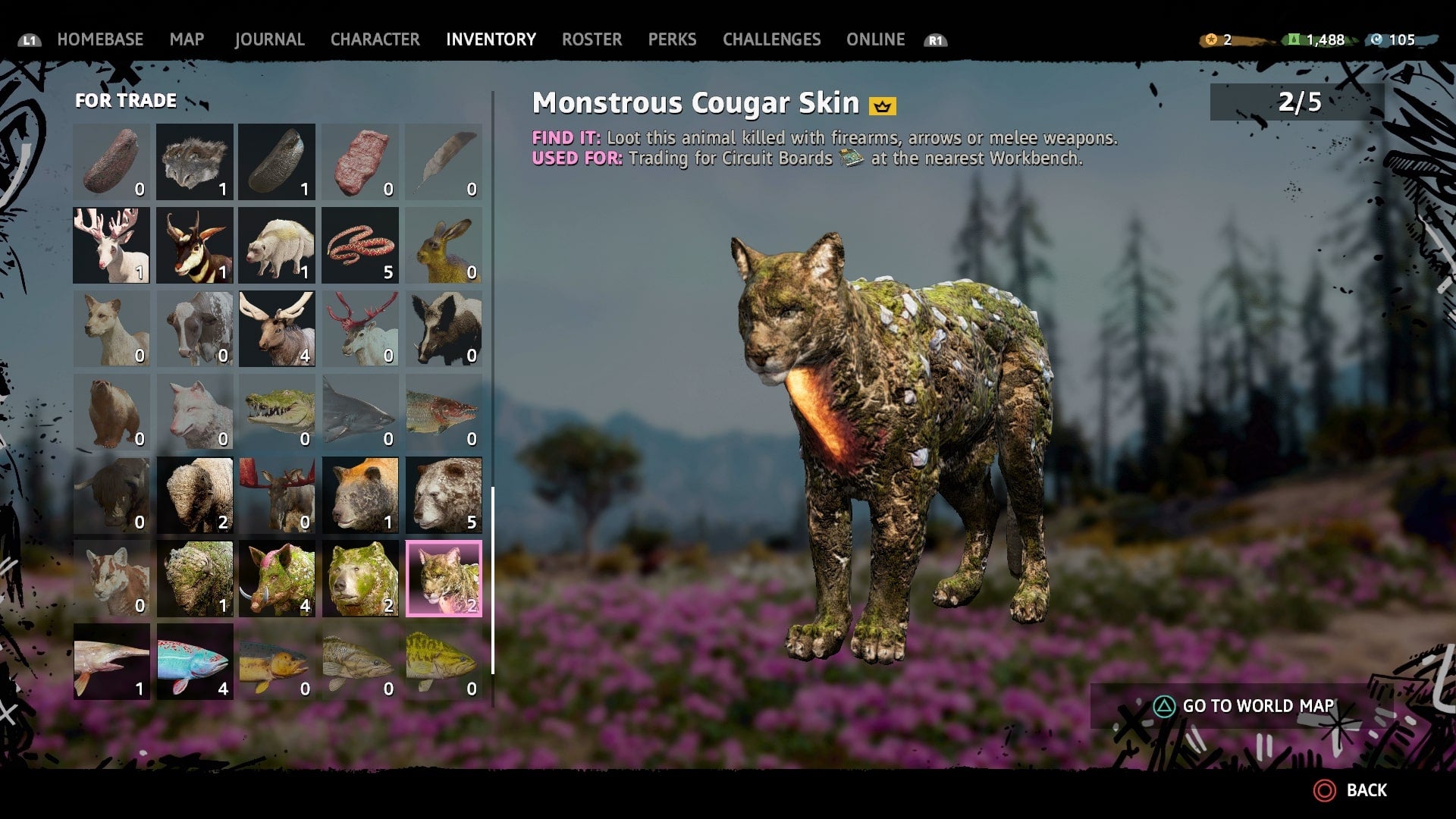Pick the monstrous boar skin slot
Image resolution: width=1456 pixels, height=819 pixels.
(x=277, y=578)
